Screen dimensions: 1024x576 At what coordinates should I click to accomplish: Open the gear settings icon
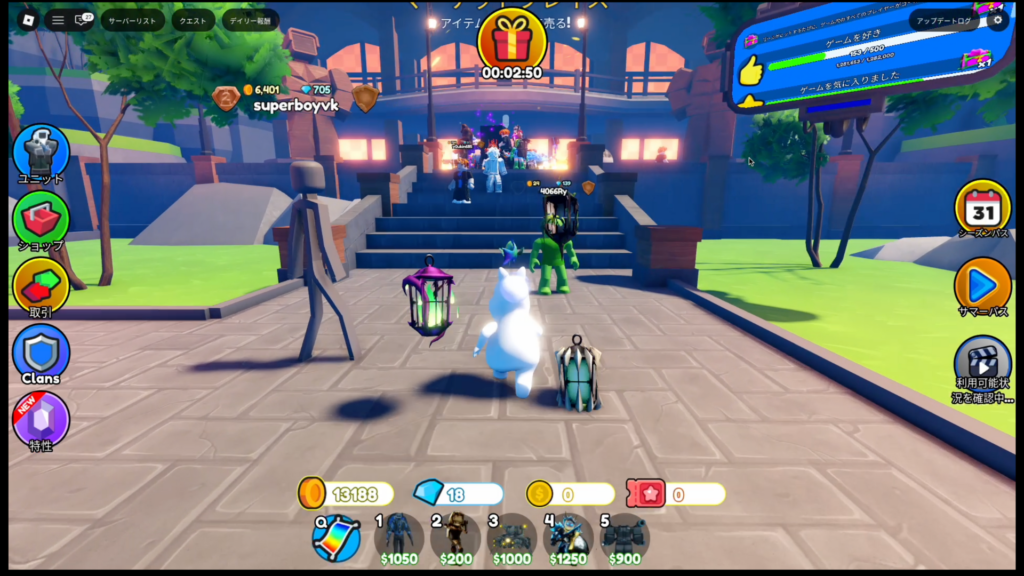[x=995, y=20]
